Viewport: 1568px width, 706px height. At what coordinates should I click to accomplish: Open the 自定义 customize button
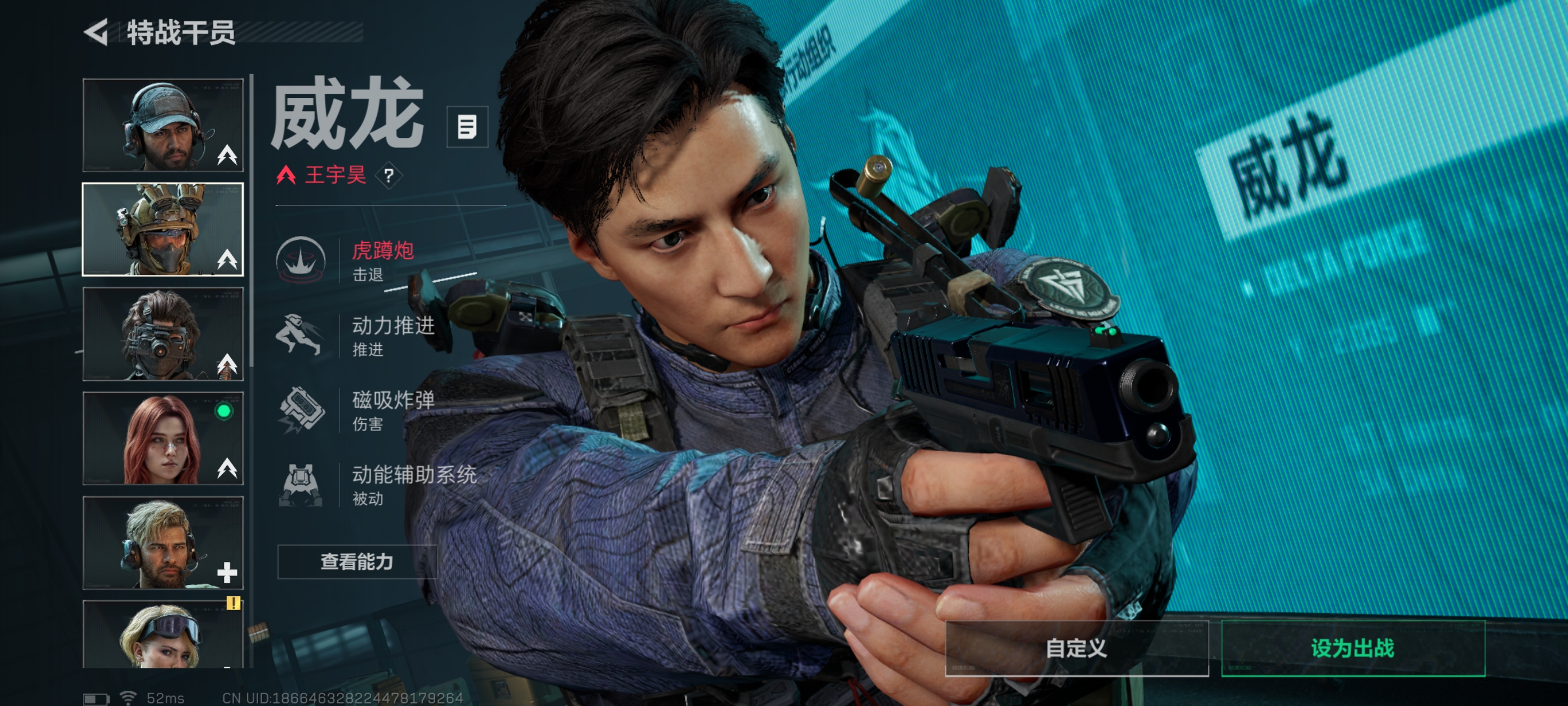[x=1076, y=648]
